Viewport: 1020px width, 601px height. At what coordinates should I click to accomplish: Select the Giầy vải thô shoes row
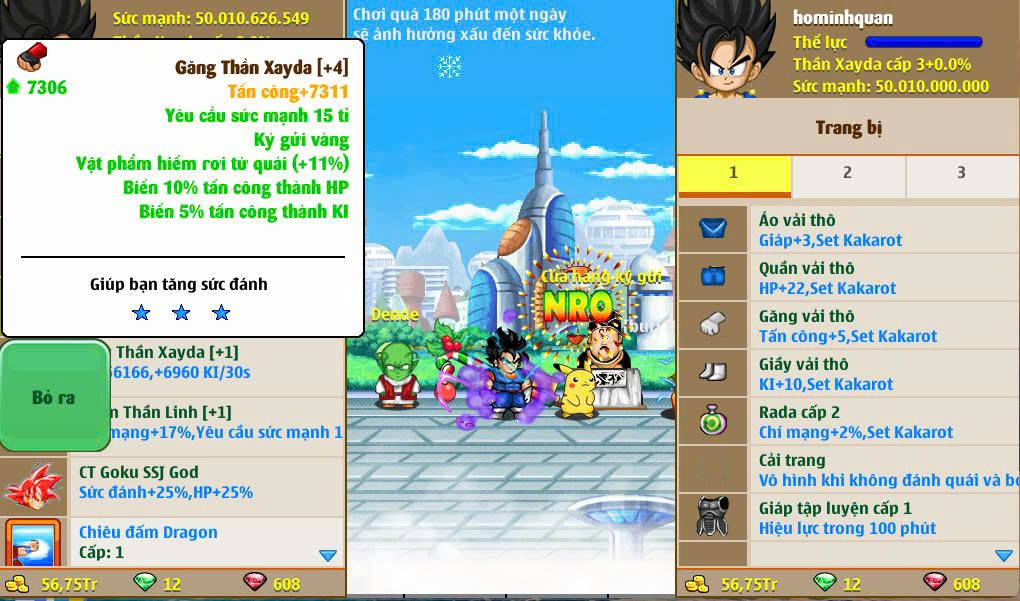pyautogui.click(x=848, y=374)
